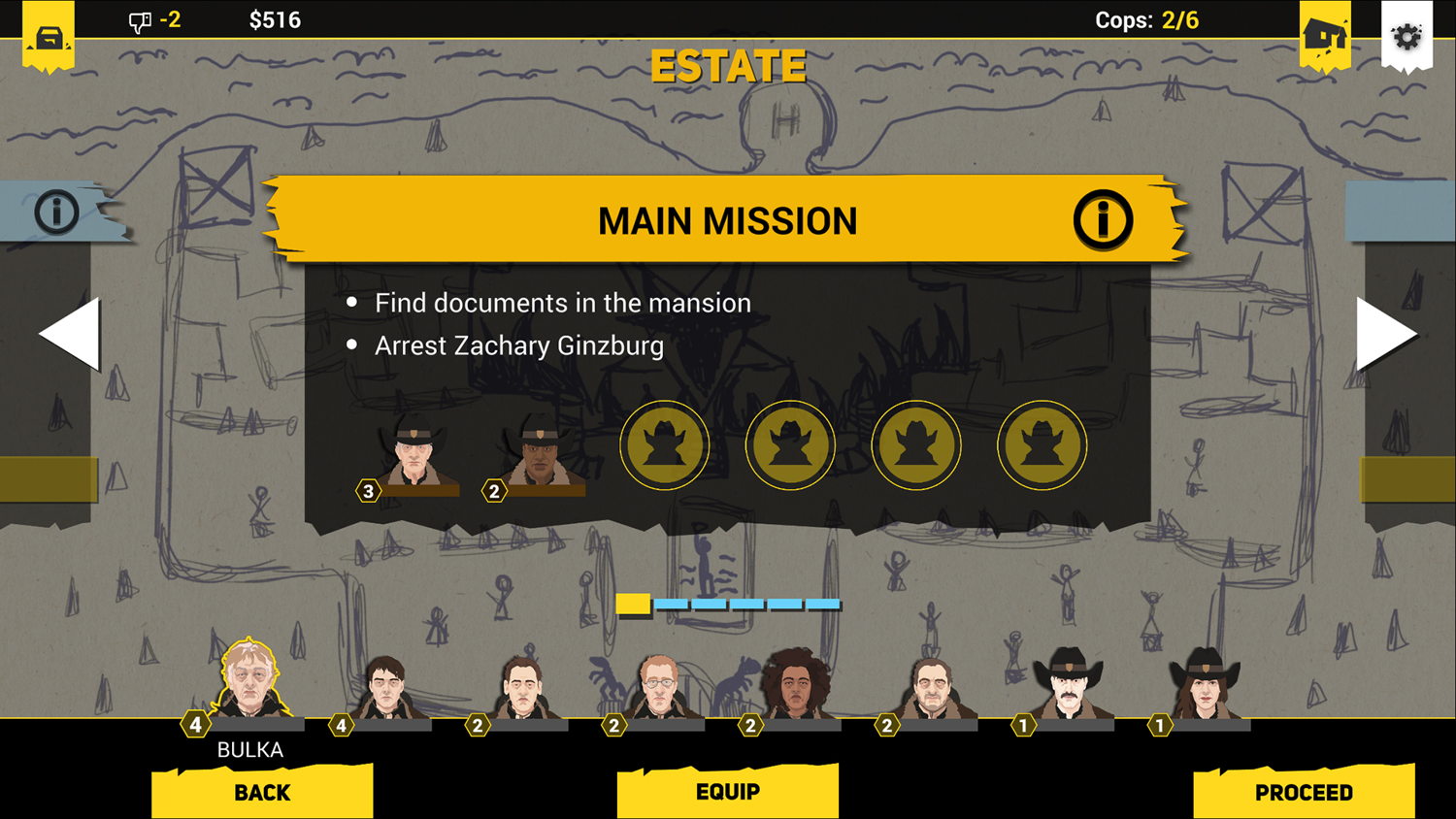
Task: Open the EQUIP screen
Action: [727, 791]
